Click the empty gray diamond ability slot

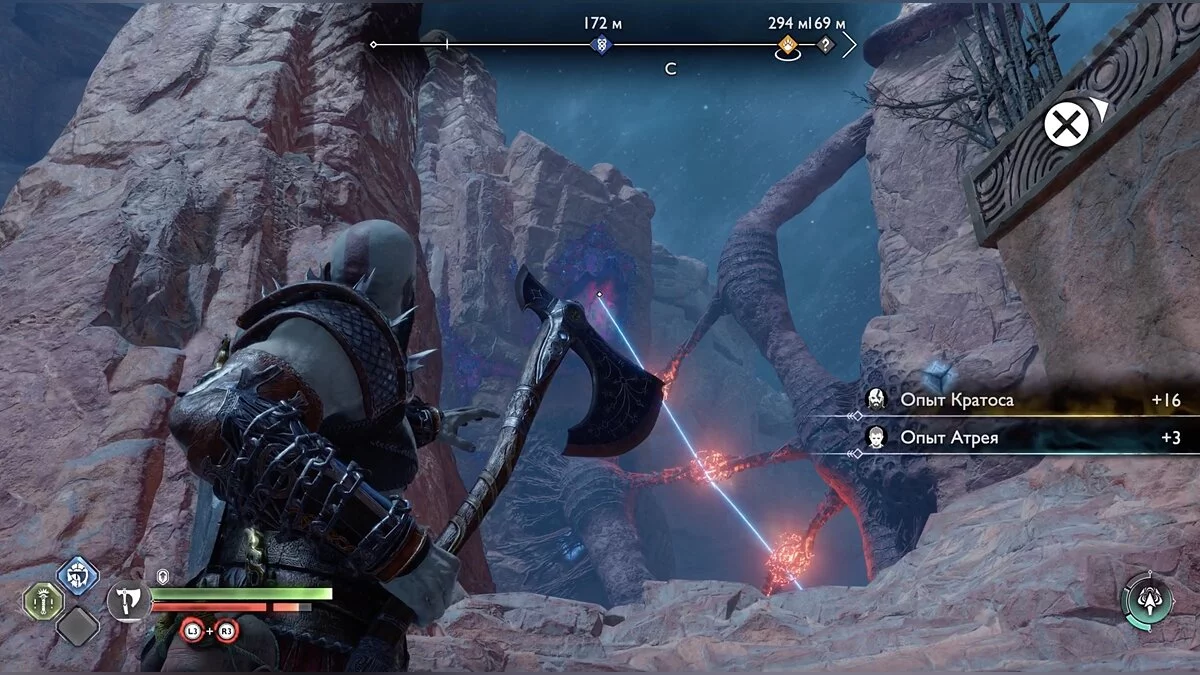pyautogui.click(x=77, y=627)
